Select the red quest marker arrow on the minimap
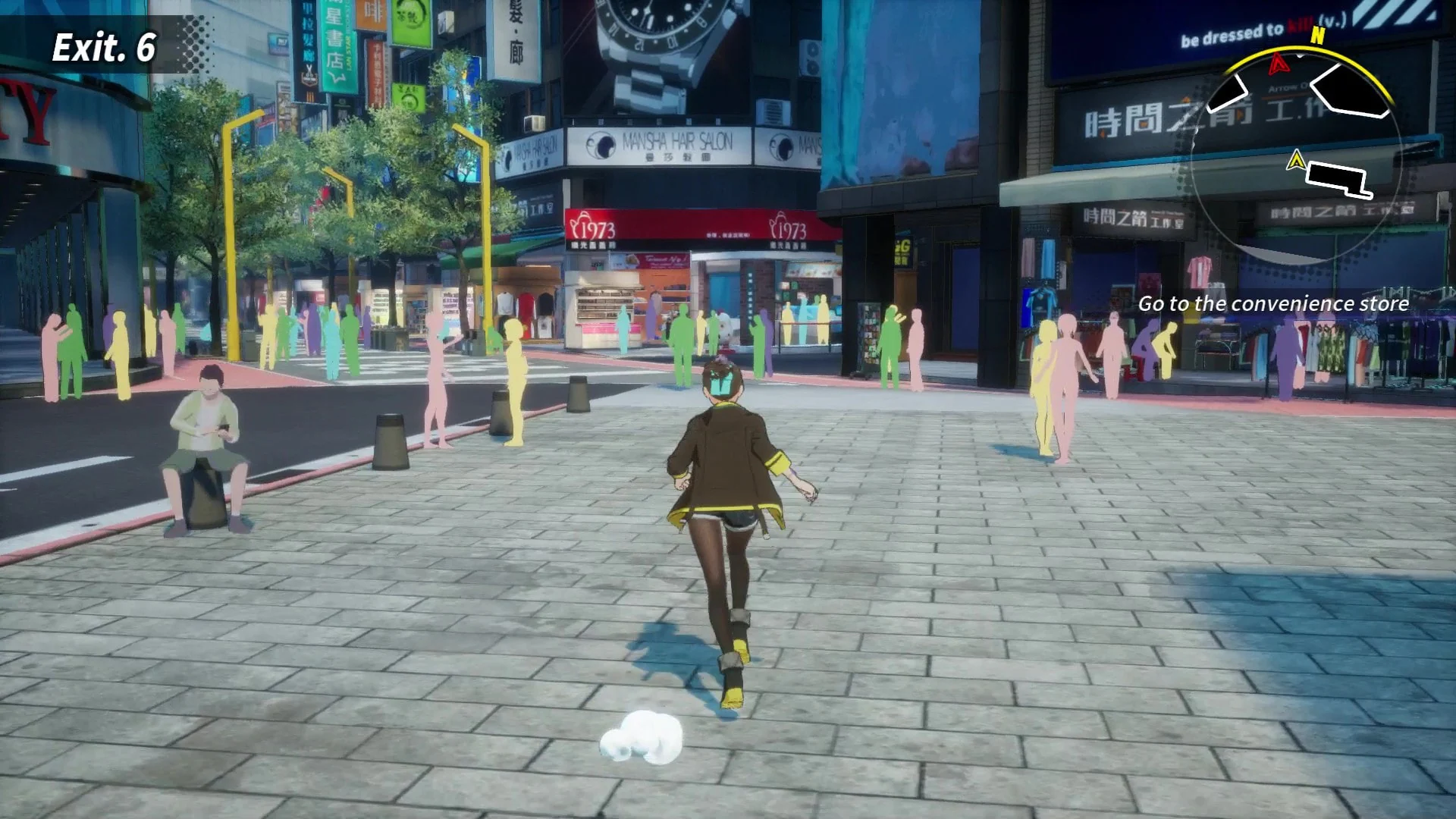Image resolution: width=1456 pixels, height=819 pixels. click(1278, 64)
